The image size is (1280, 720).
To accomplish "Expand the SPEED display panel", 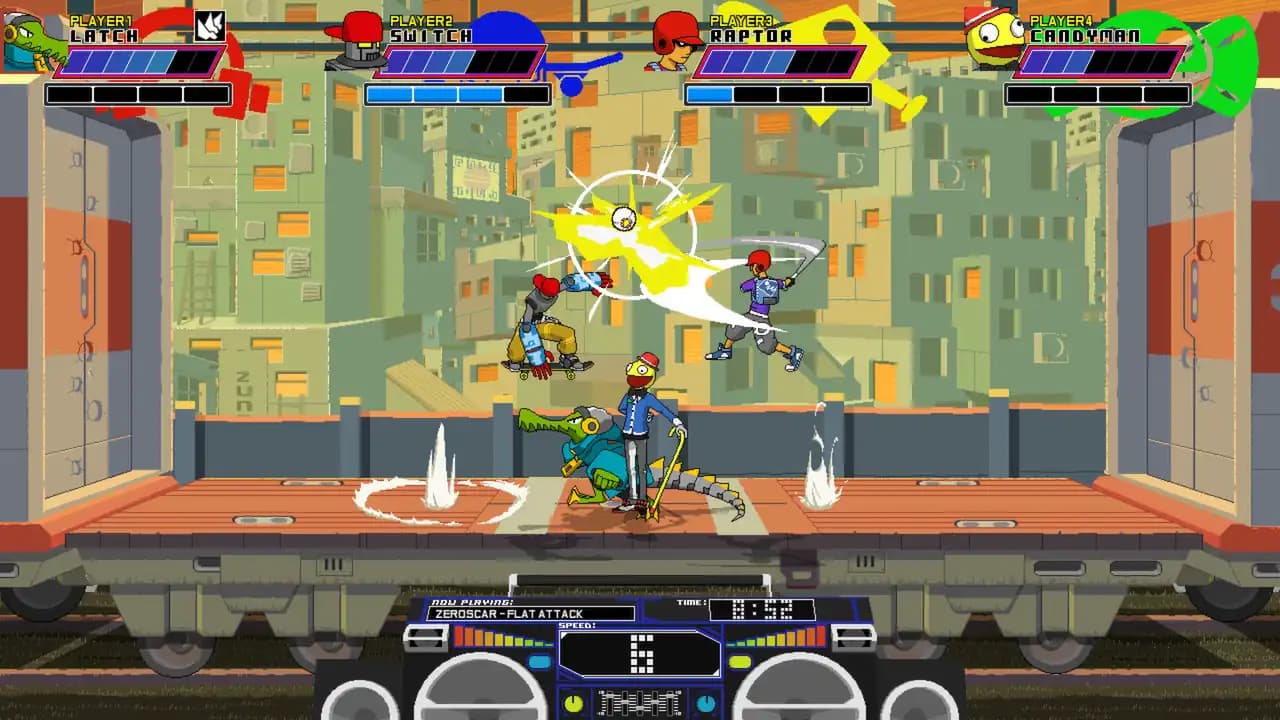I will (640, 652).
